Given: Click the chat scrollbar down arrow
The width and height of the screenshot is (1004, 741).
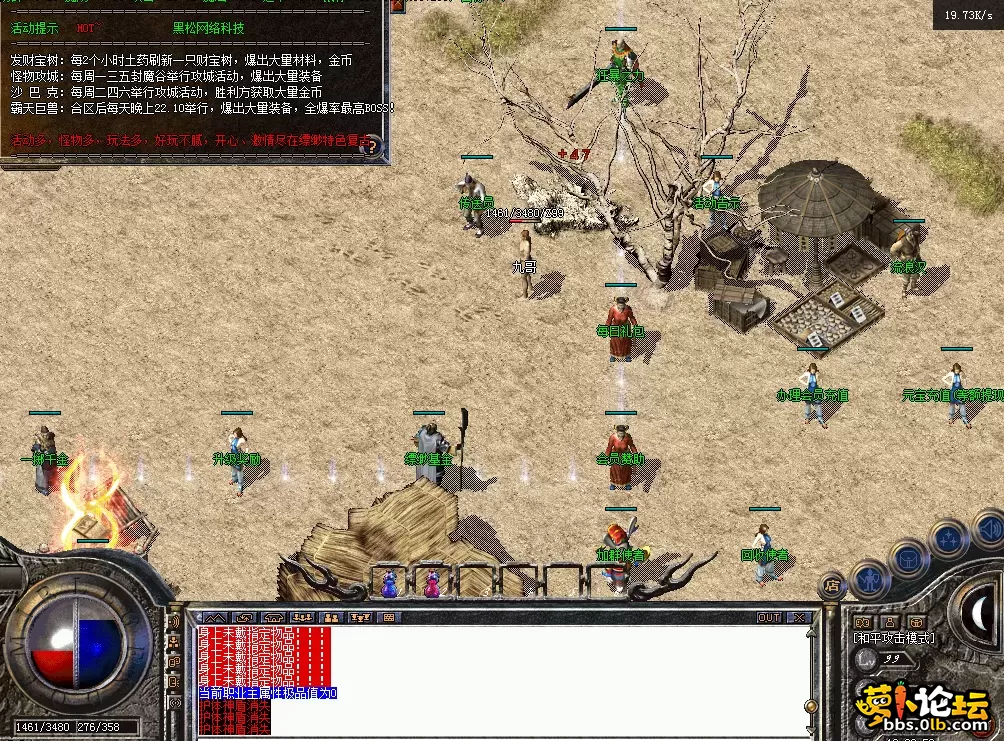Looking at the screenshot, I should point(809,730).
